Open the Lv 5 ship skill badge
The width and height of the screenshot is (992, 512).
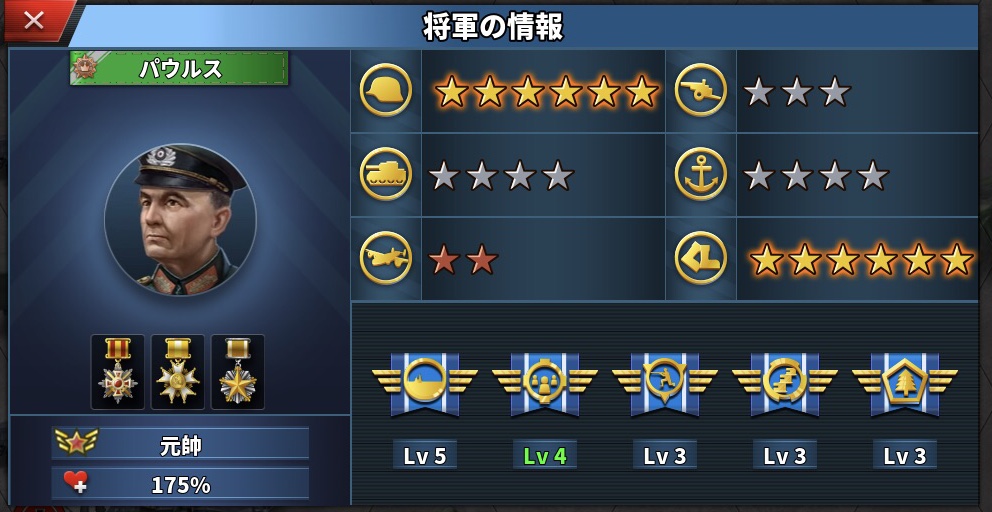pos(425,381)
